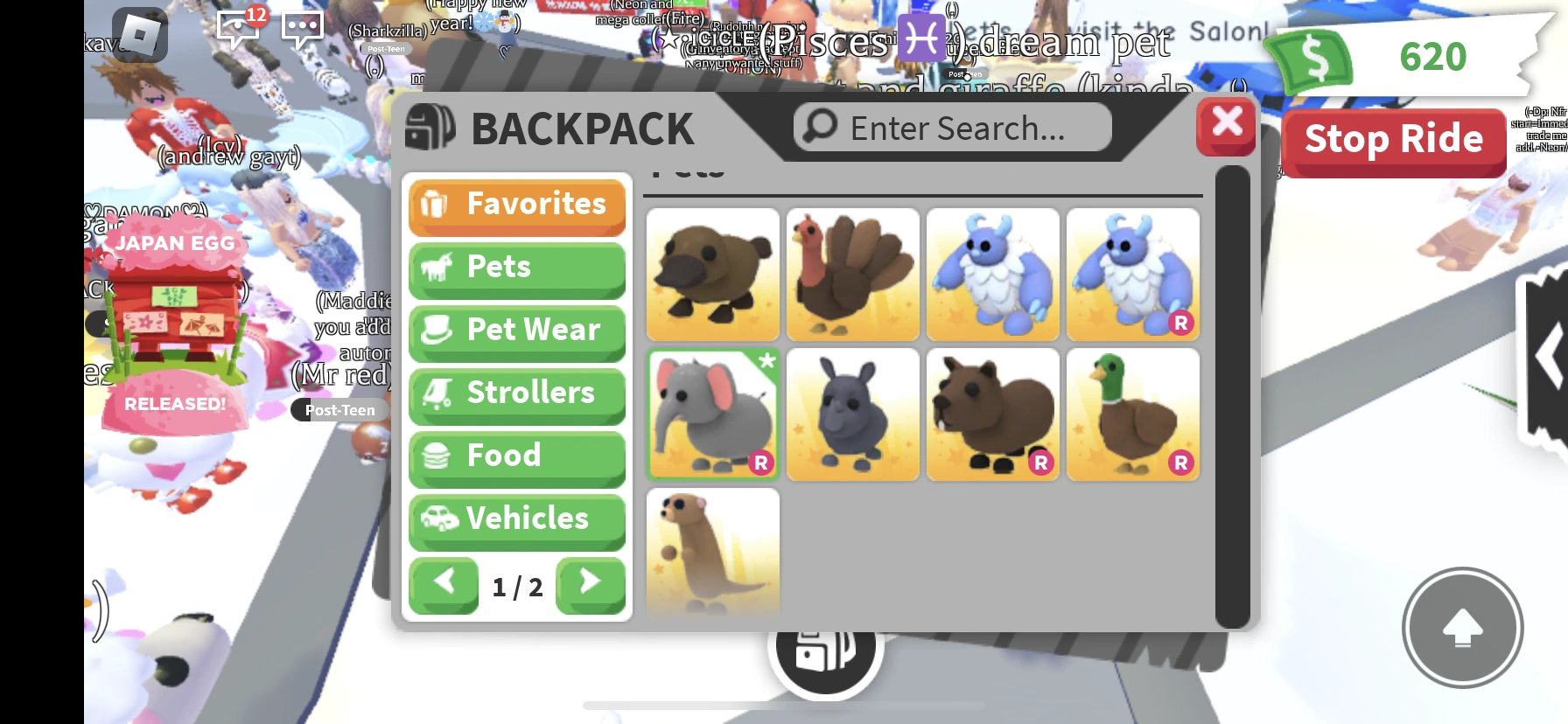Select the Strollers category

(516, 393)
